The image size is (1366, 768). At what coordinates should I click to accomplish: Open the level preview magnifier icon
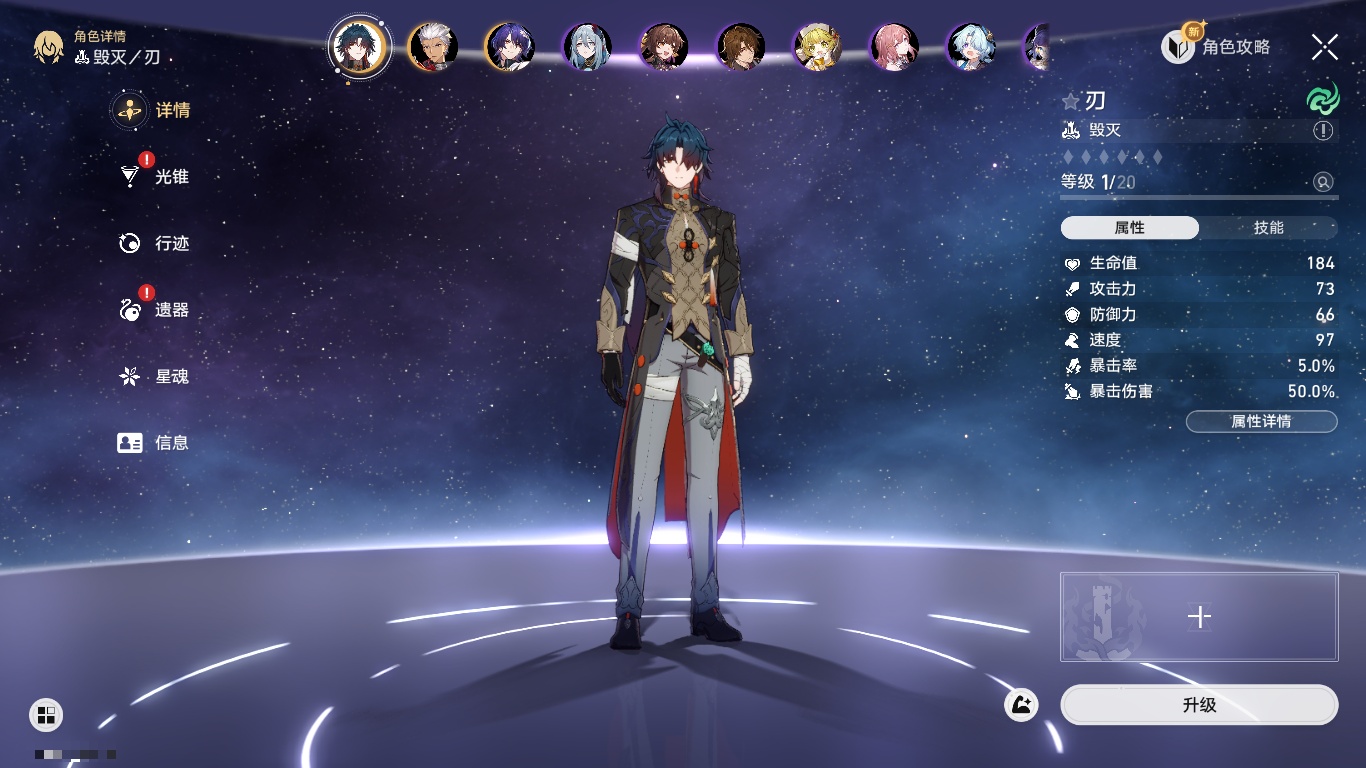click(x=1323, y=182)
